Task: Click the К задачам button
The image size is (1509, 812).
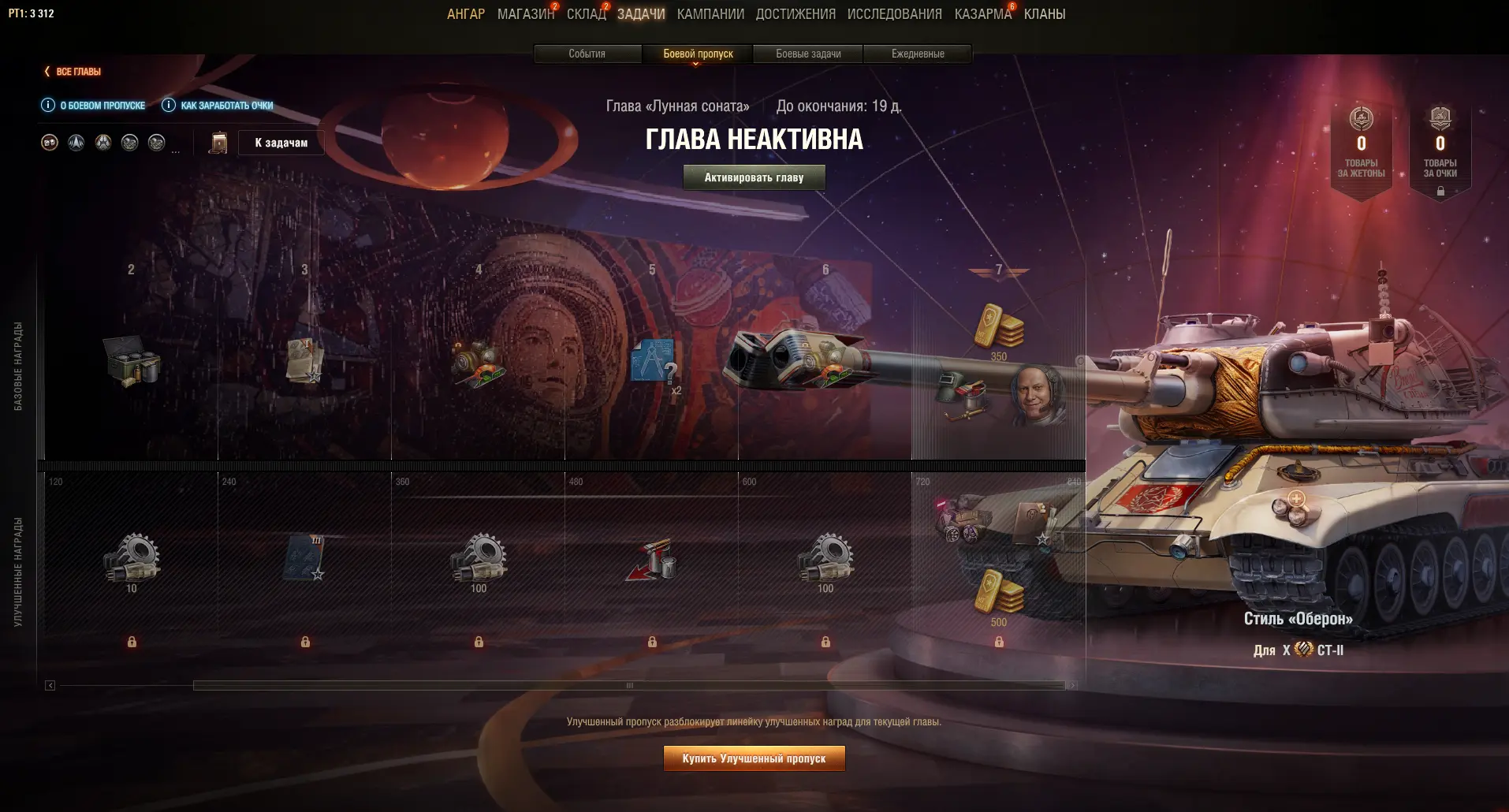Action: pos(281,143)
